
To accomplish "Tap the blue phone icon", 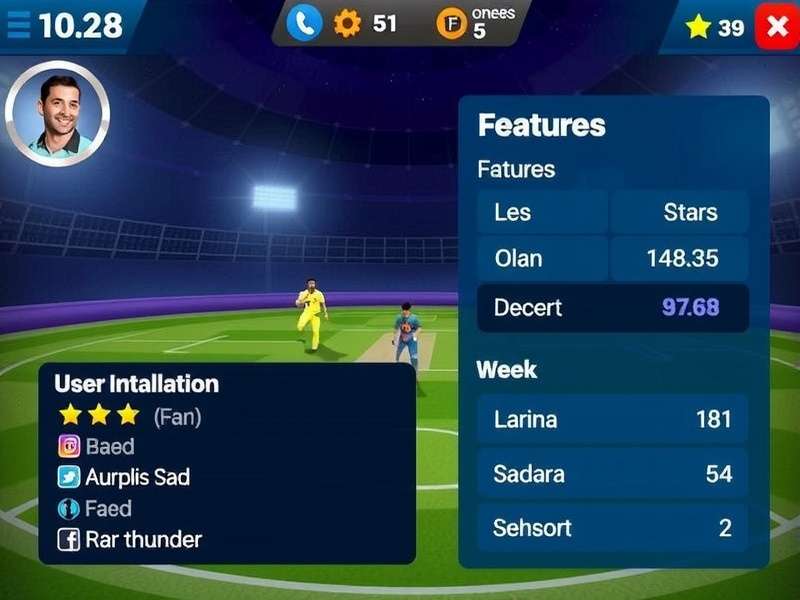I will coord(303,24).
